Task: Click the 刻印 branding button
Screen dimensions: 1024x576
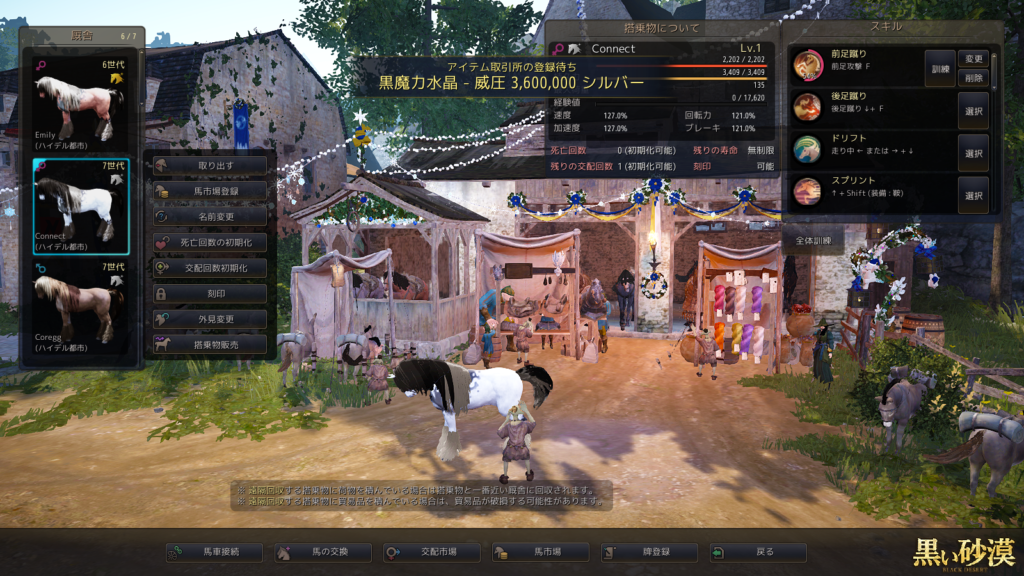Action: pyautogui.click(x=210, y=294)
